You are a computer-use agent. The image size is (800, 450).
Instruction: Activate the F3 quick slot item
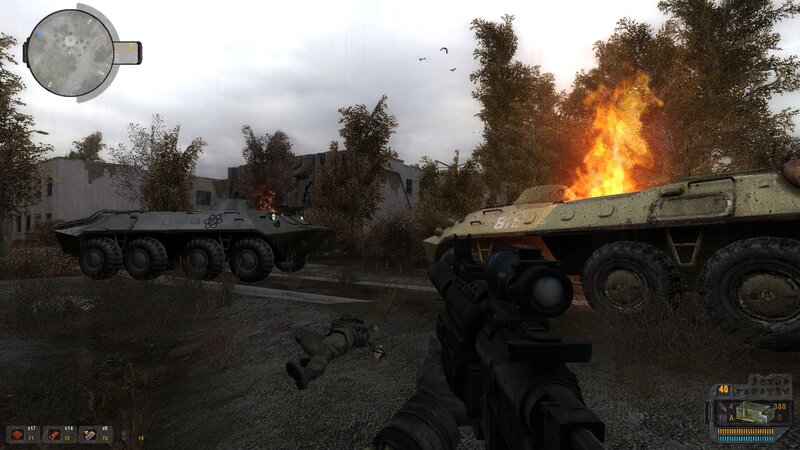tap(90, 434)
